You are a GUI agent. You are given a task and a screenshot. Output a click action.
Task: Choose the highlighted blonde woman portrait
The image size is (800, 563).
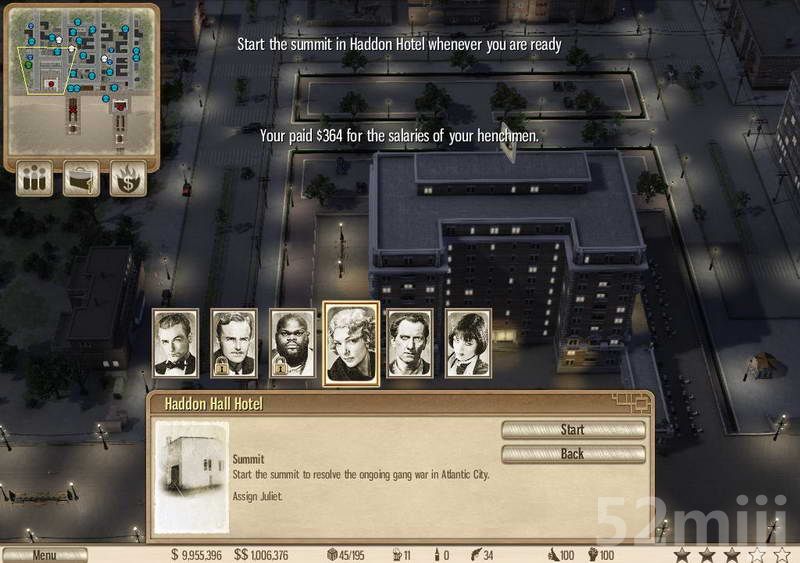click(x=351, y=343)
